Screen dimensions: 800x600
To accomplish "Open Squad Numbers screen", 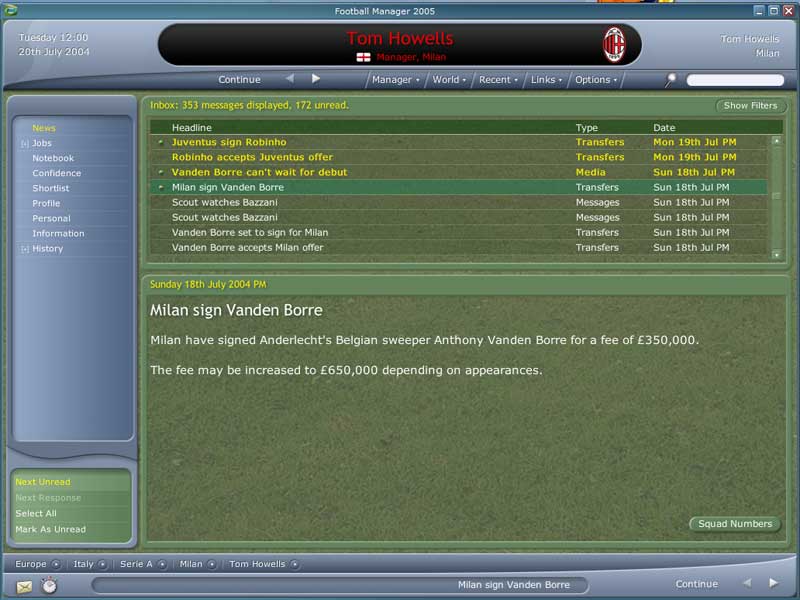I will click(735, 524).
